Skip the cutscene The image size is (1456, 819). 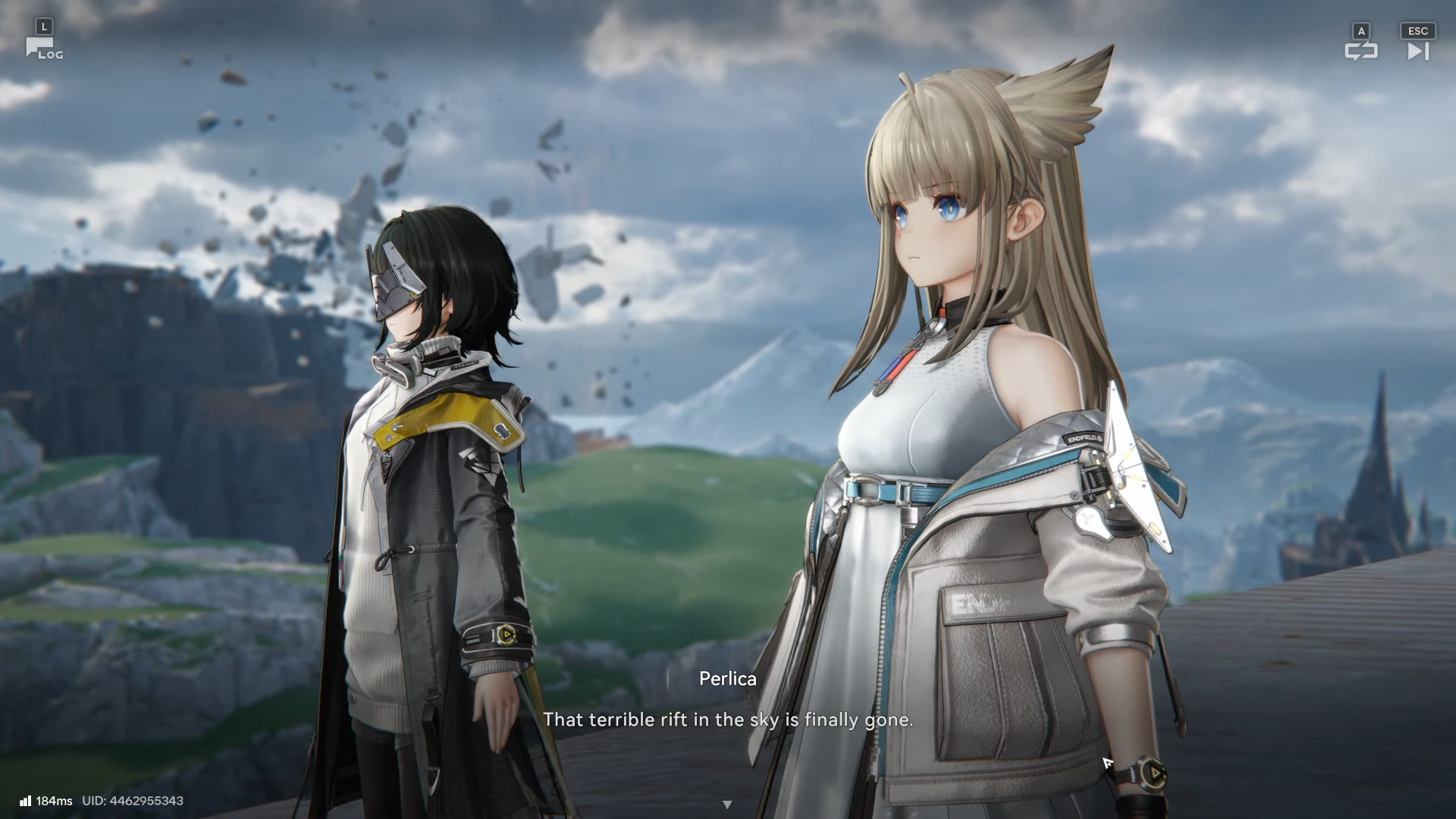pos(1417,50)
